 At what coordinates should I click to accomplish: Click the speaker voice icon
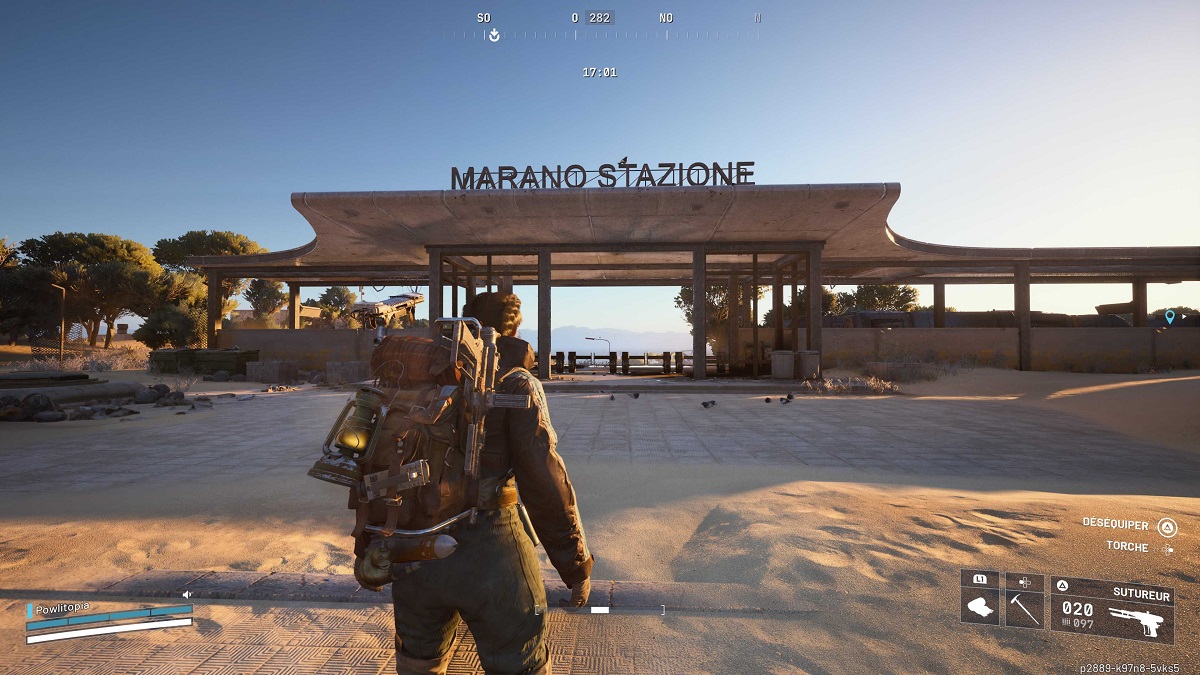click(x=186, y=594)
